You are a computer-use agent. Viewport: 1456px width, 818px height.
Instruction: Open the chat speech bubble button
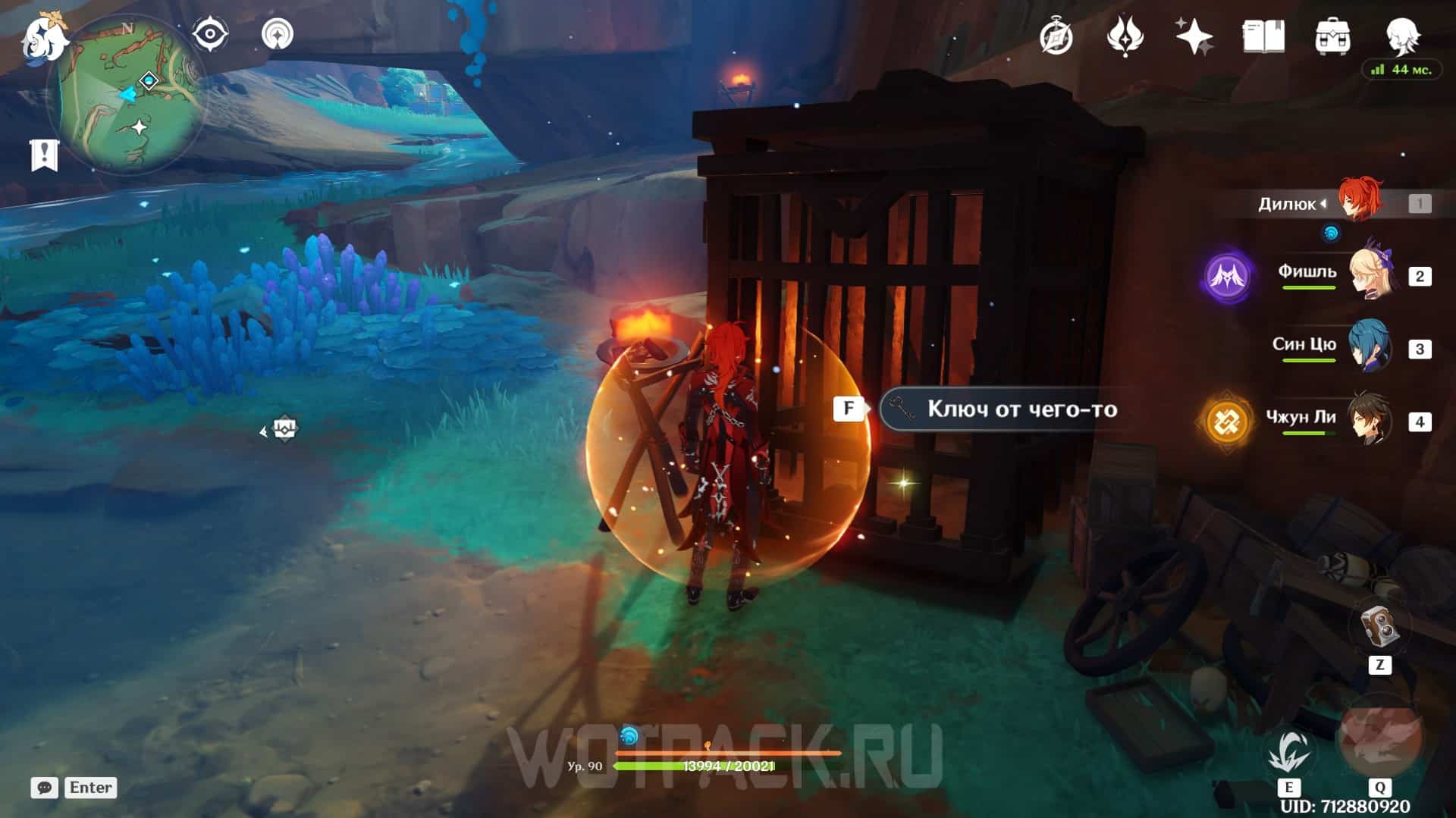coord(44,788)
